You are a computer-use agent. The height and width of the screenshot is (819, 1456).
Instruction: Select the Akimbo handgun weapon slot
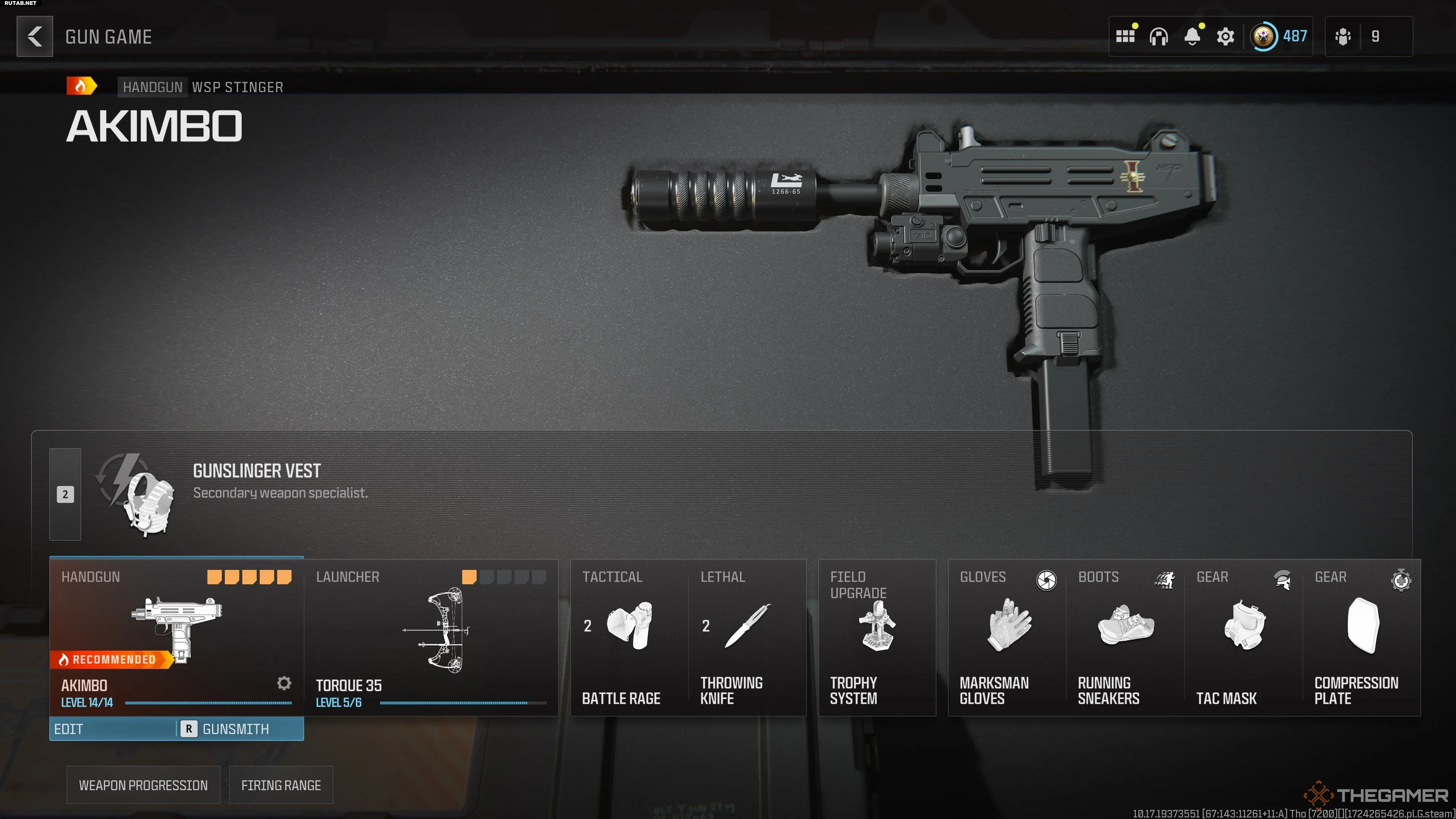click(x=176, y=636)
